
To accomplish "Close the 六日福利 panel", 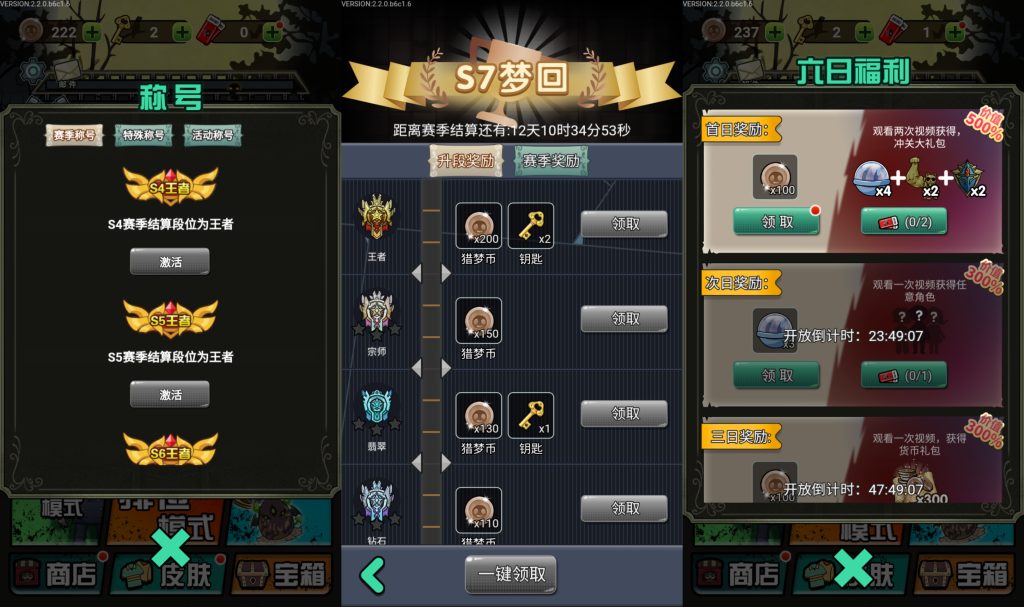I will 853,567.
